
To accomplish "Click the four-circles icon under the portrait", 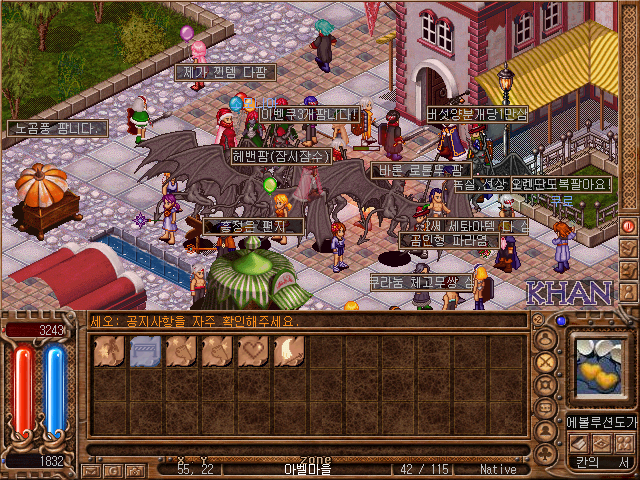I will (x=623, y=443).
